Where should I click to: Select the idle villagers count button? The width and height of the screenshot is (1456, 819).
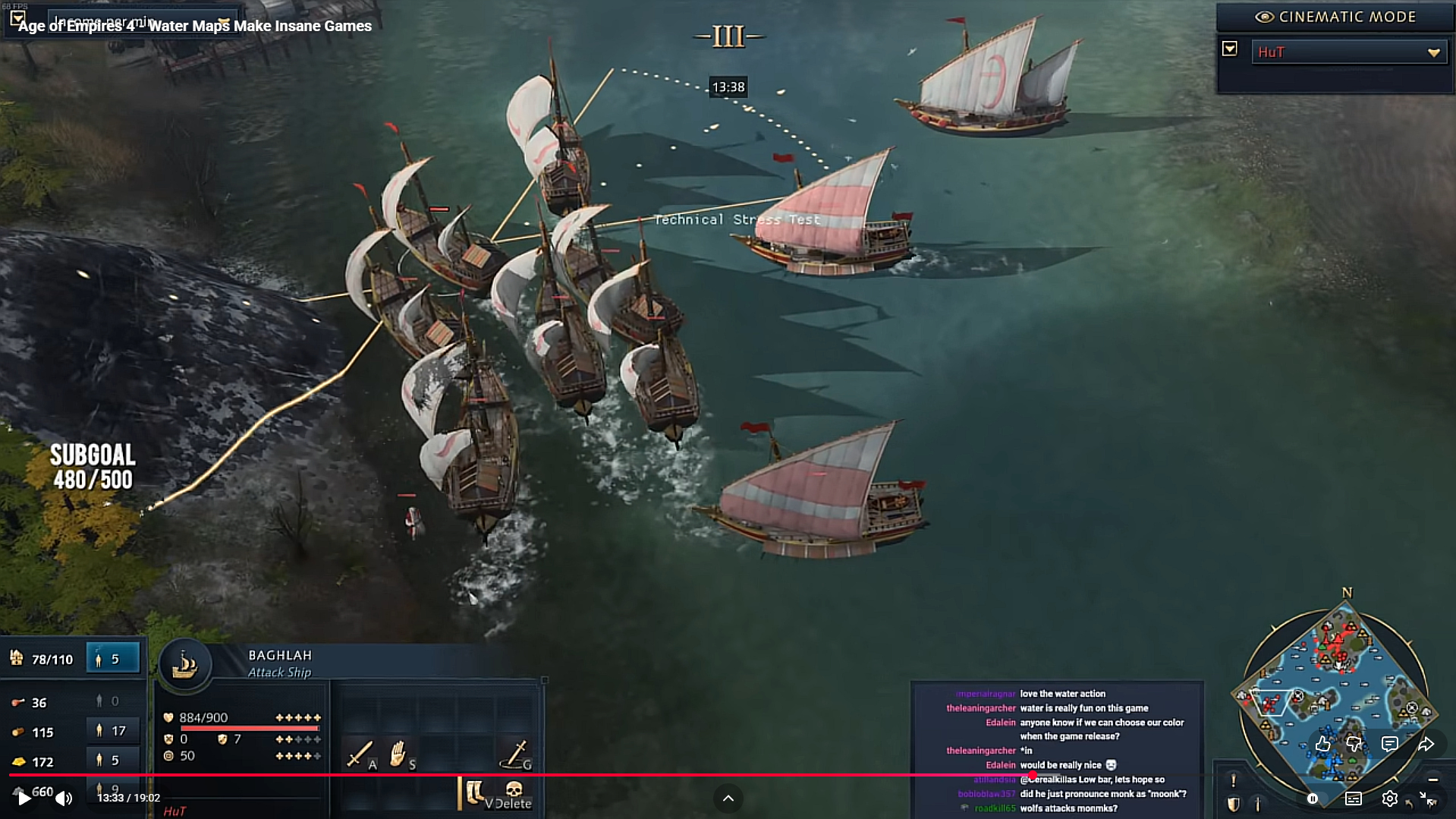click(113, 659)
